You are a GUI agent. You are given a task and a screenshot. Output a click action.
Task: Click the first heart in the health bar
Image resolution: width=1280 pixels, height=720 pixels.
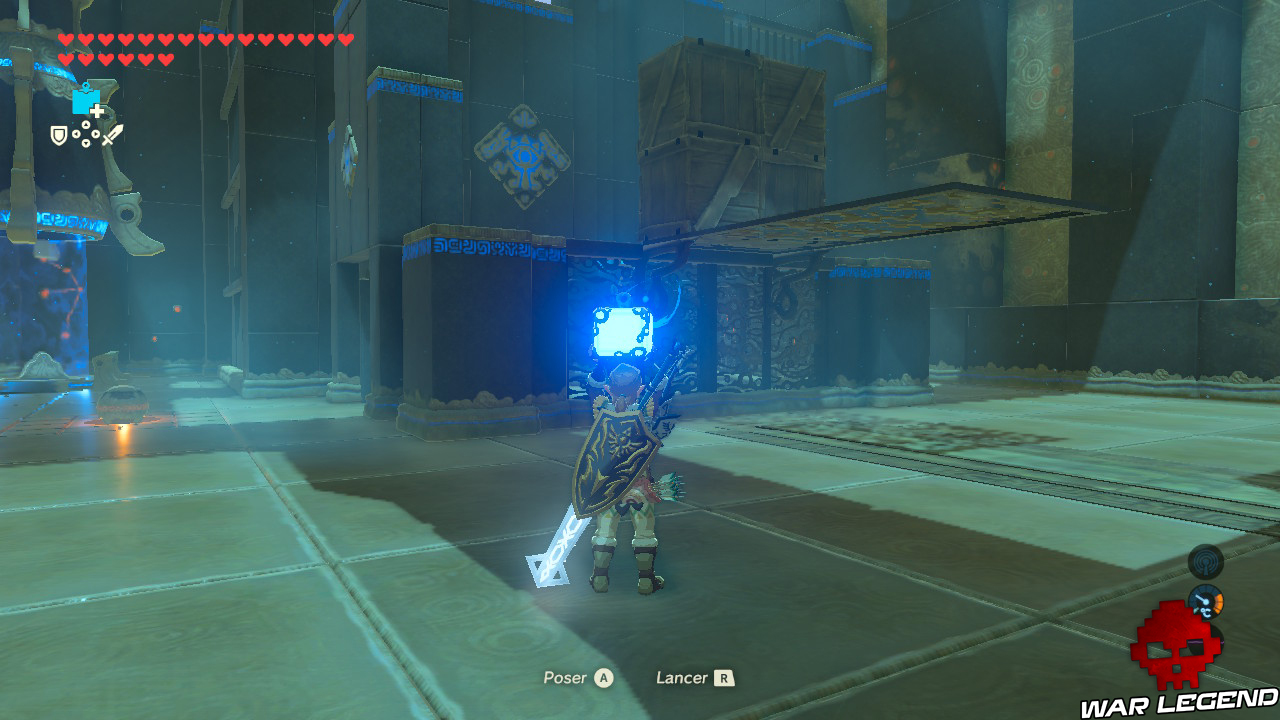[66, 40]
